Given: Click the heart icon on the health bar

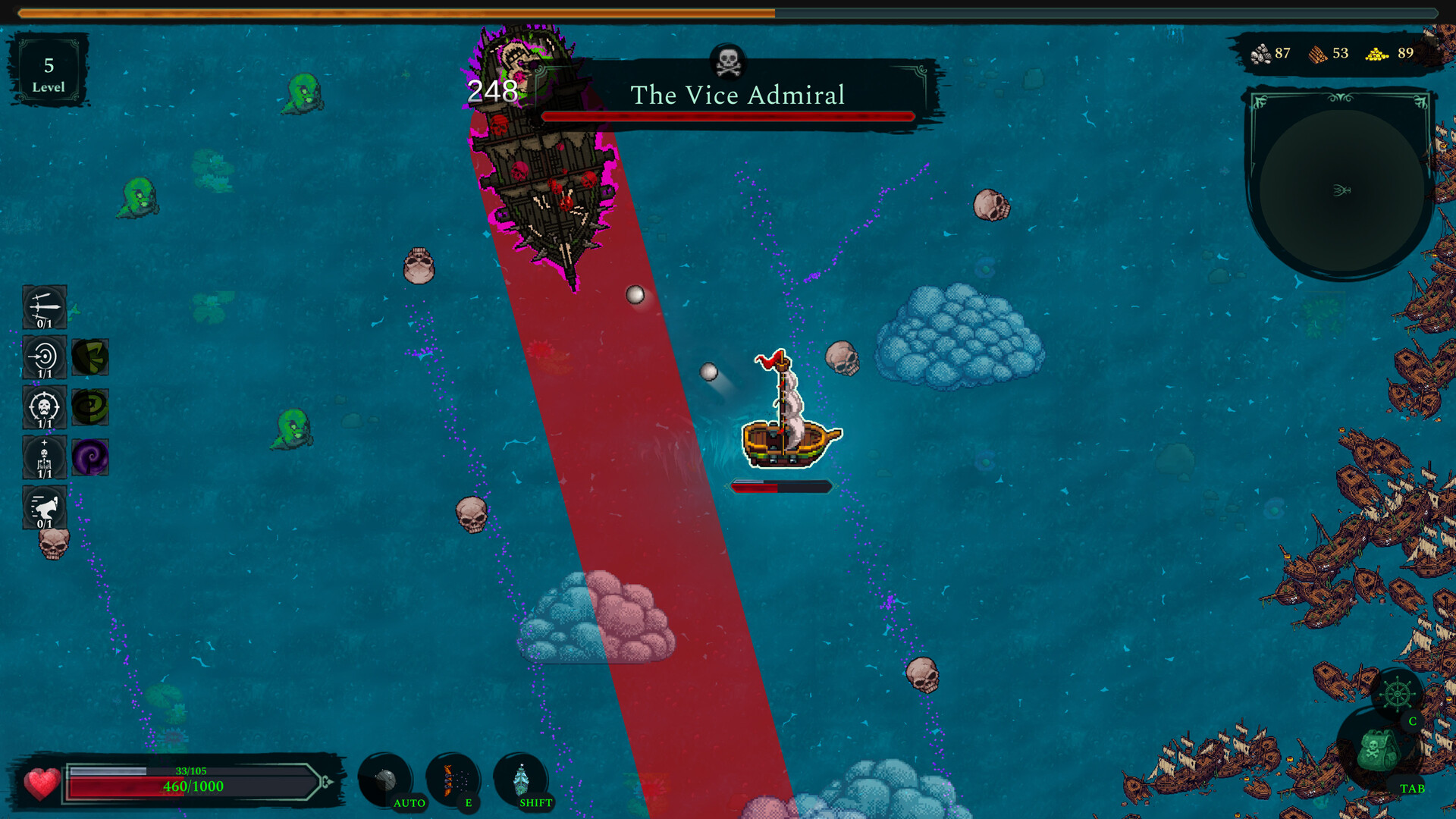Looking at the screenshot, I should click(42, 782).
